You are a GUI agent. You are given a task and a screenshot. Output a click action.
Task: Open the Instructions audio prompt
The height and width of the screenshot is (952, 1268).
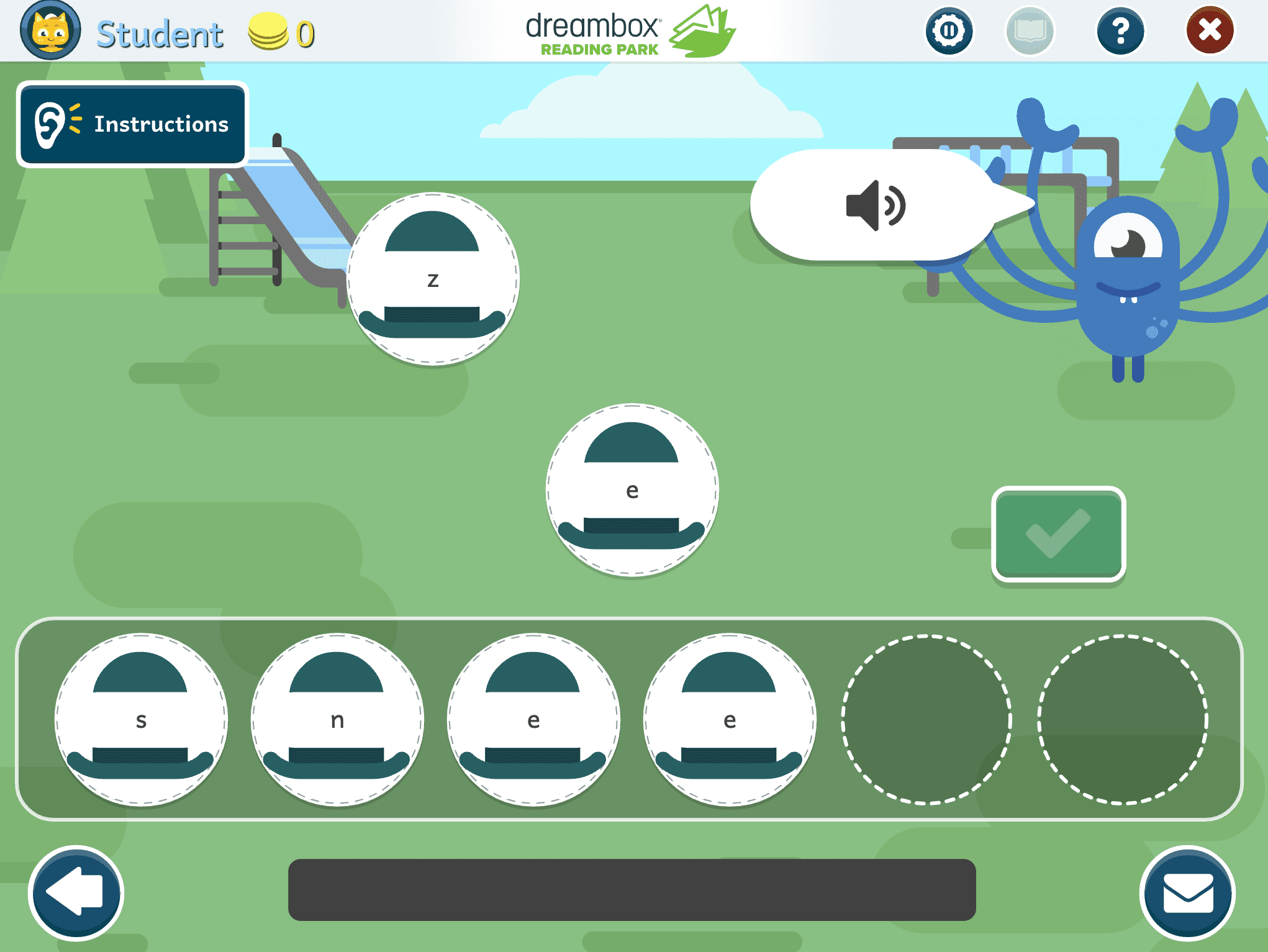[x=132, y=125]
